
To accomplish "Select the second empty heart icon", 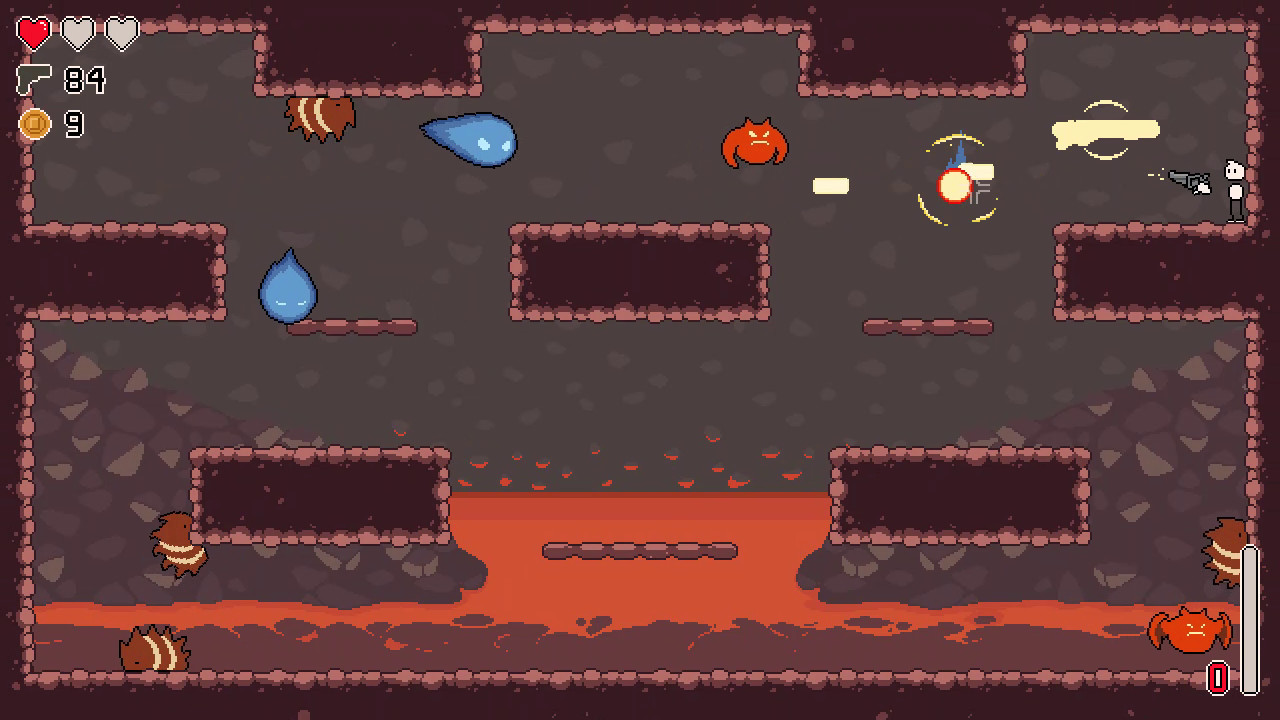I will [x=75, y=31].
